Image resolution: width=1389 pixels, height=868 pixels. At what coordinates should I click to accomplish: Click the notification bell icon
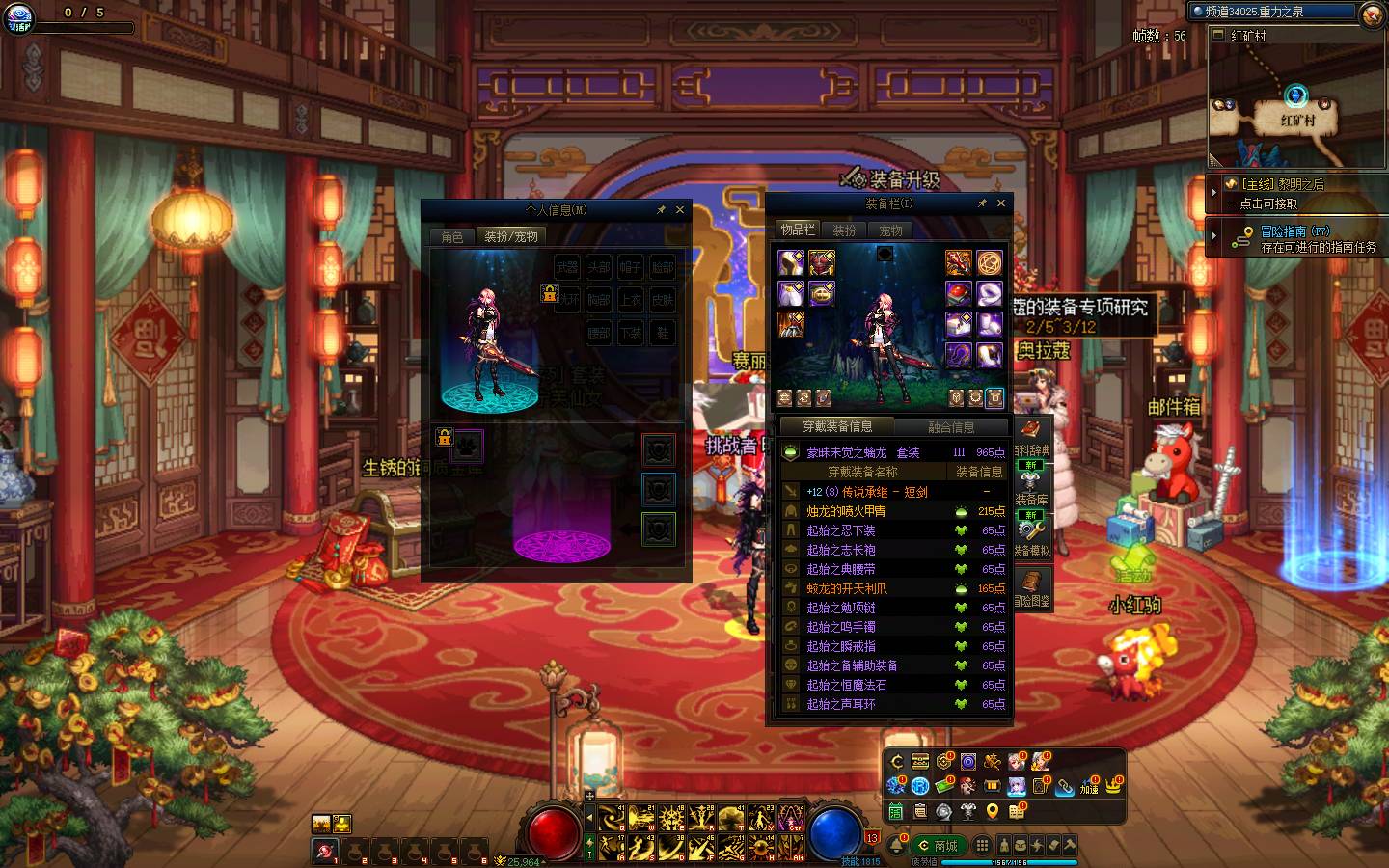click(x=897, y=845)
